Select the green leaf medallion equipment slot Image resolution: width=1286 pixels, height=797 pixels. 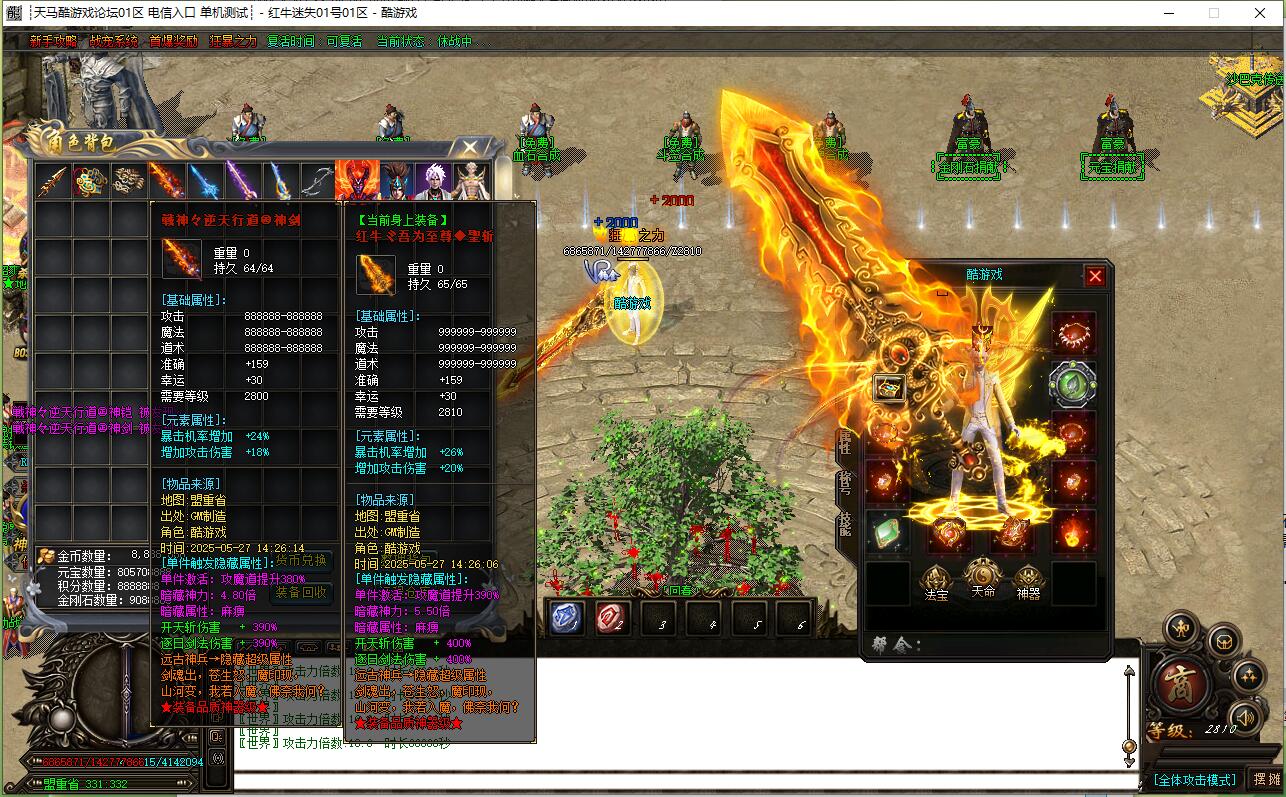coord(1073,383)
